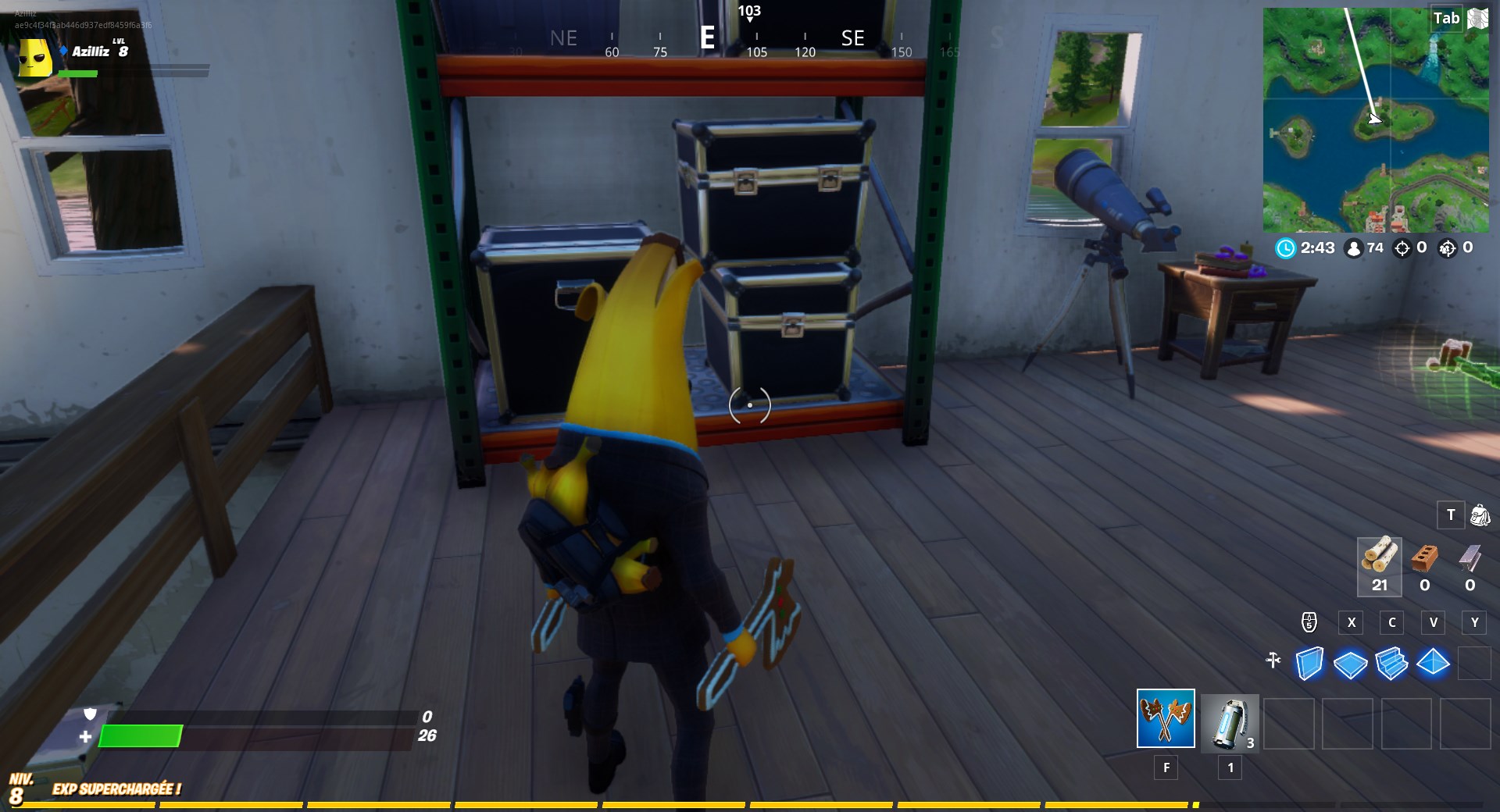The height and width of the screenshot is (812, 1500).
Task: Select the harvesting tool in the hotbar
Action: (x=1165, y=718)
